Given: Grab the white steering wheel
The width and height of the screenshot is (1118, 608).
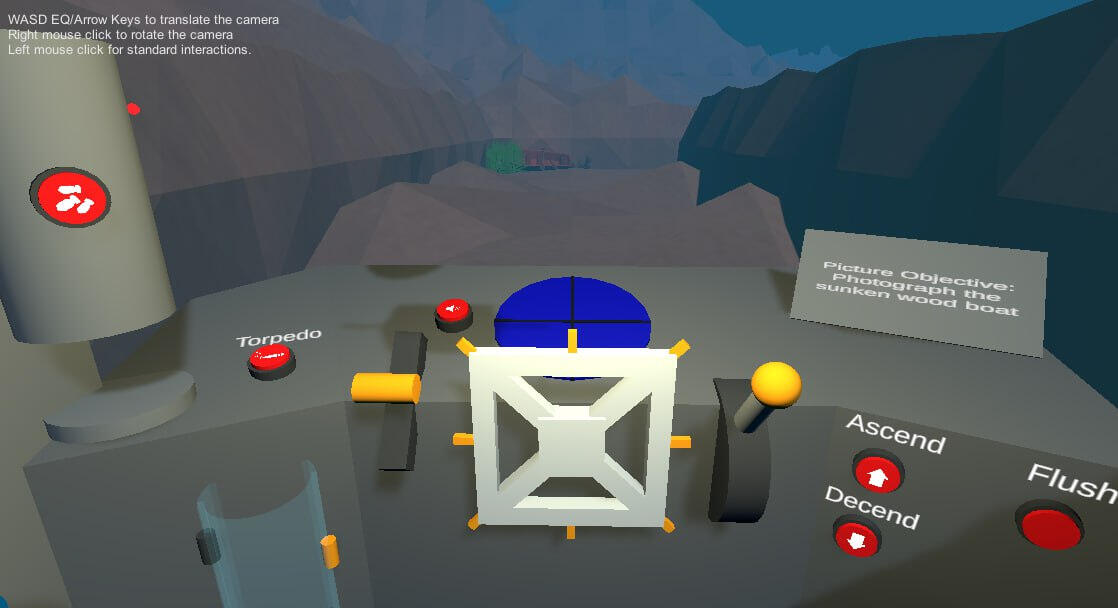Looking at the screenshot, I should [572, 436].
